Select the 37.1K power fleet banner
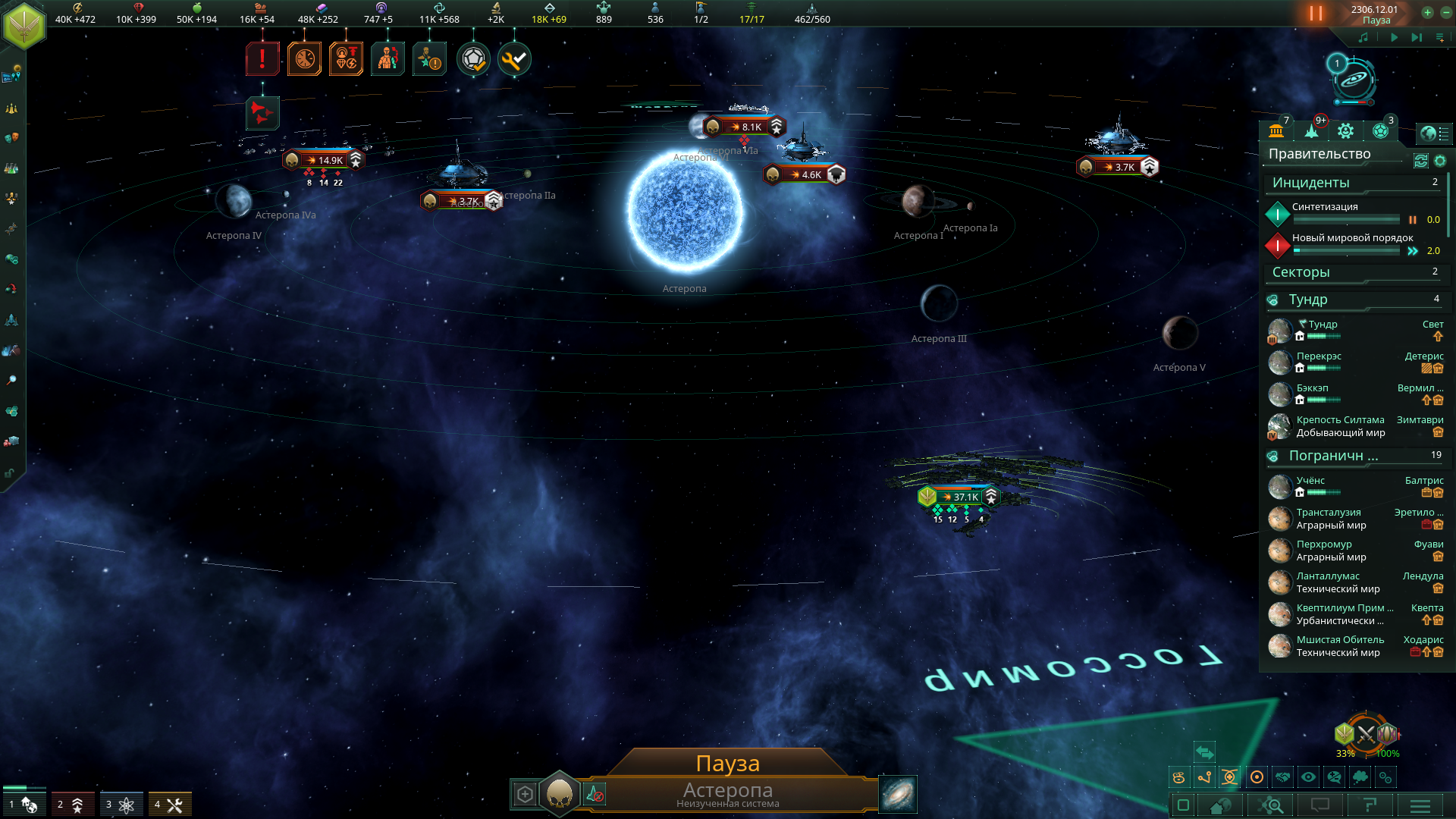Image resolution: width=1456 pixels, height=819 pixels. [961, 497]
